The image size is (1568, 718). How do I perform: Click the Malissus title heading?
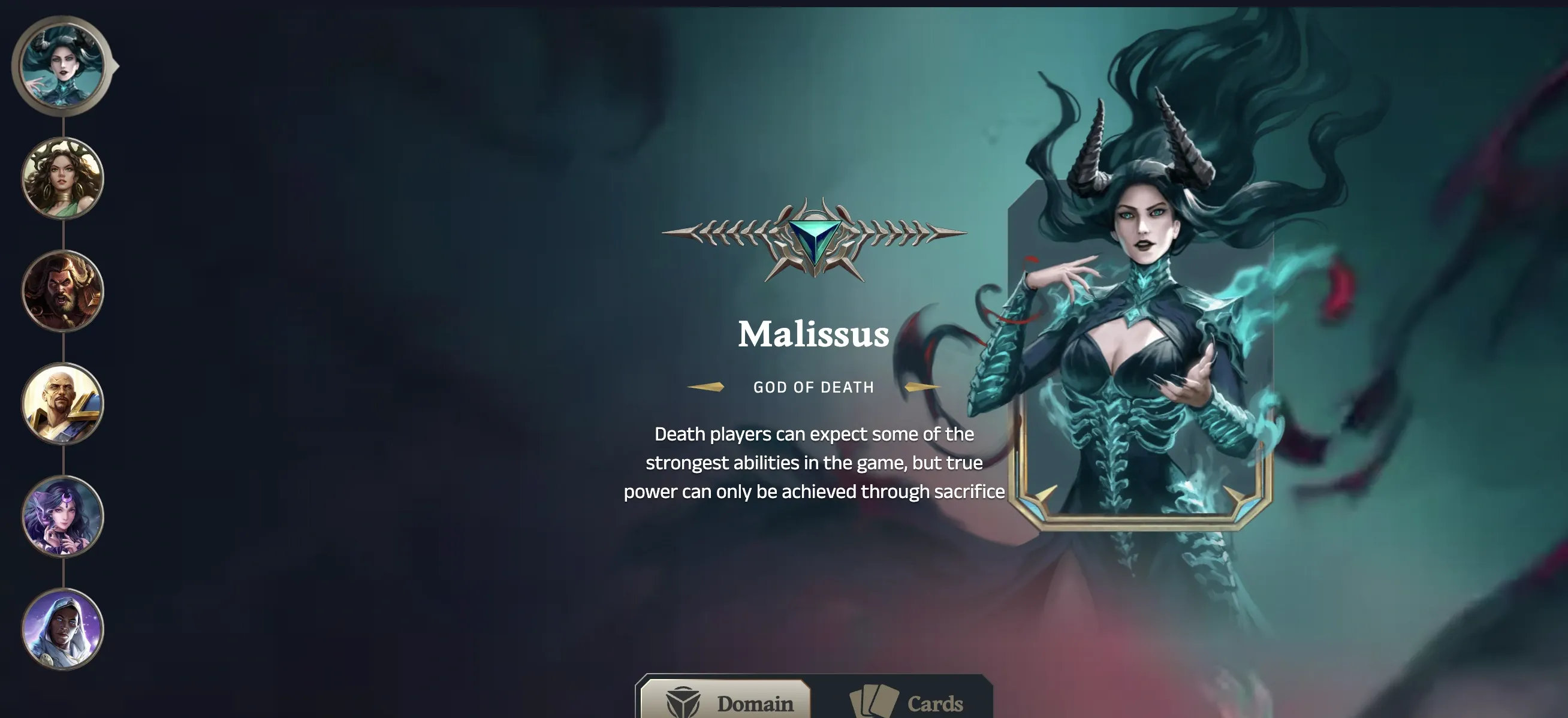pos(813,333)
